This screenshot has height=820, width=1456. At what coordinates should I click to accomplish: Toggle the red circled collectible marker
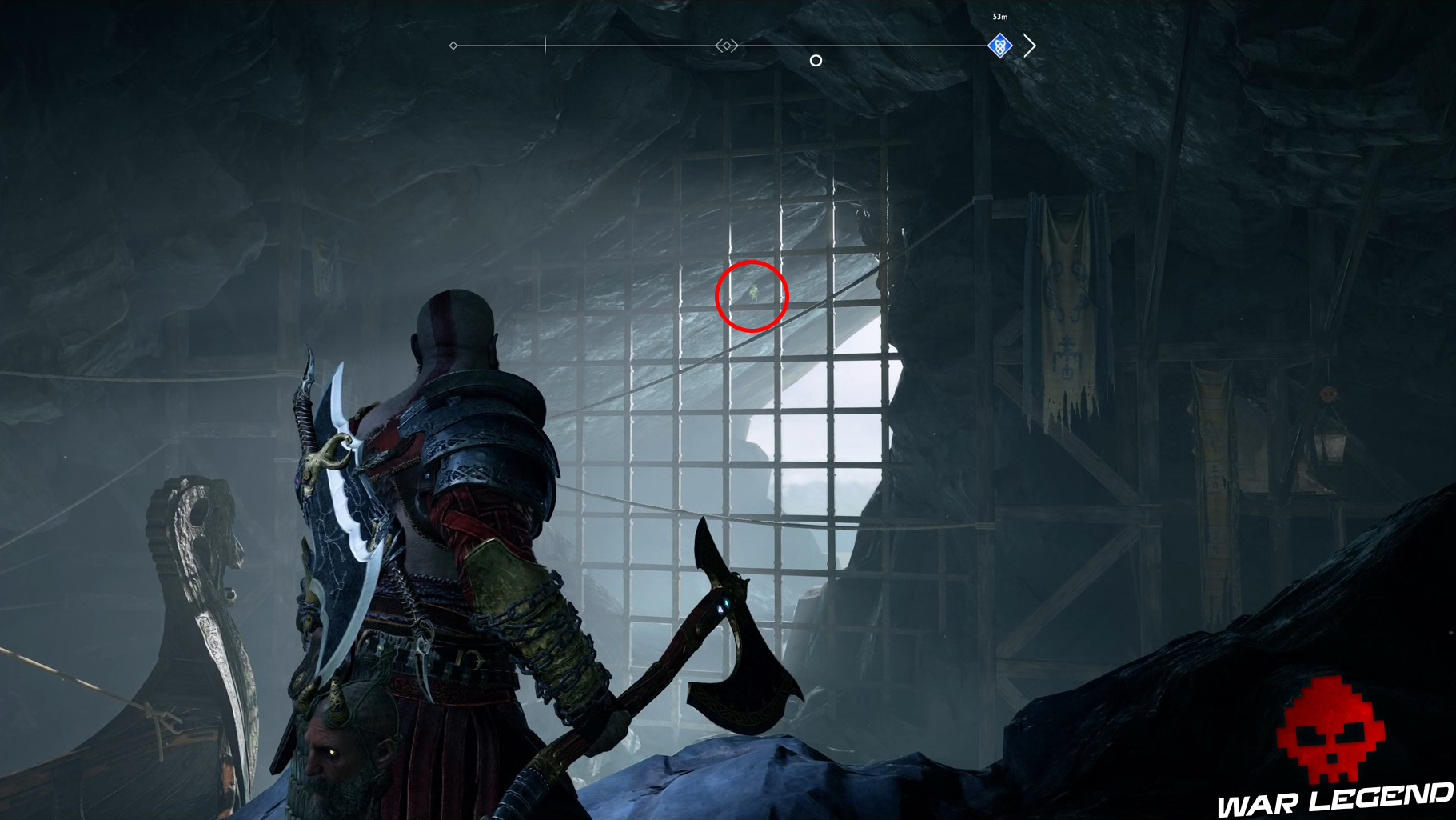pos(752,295)
